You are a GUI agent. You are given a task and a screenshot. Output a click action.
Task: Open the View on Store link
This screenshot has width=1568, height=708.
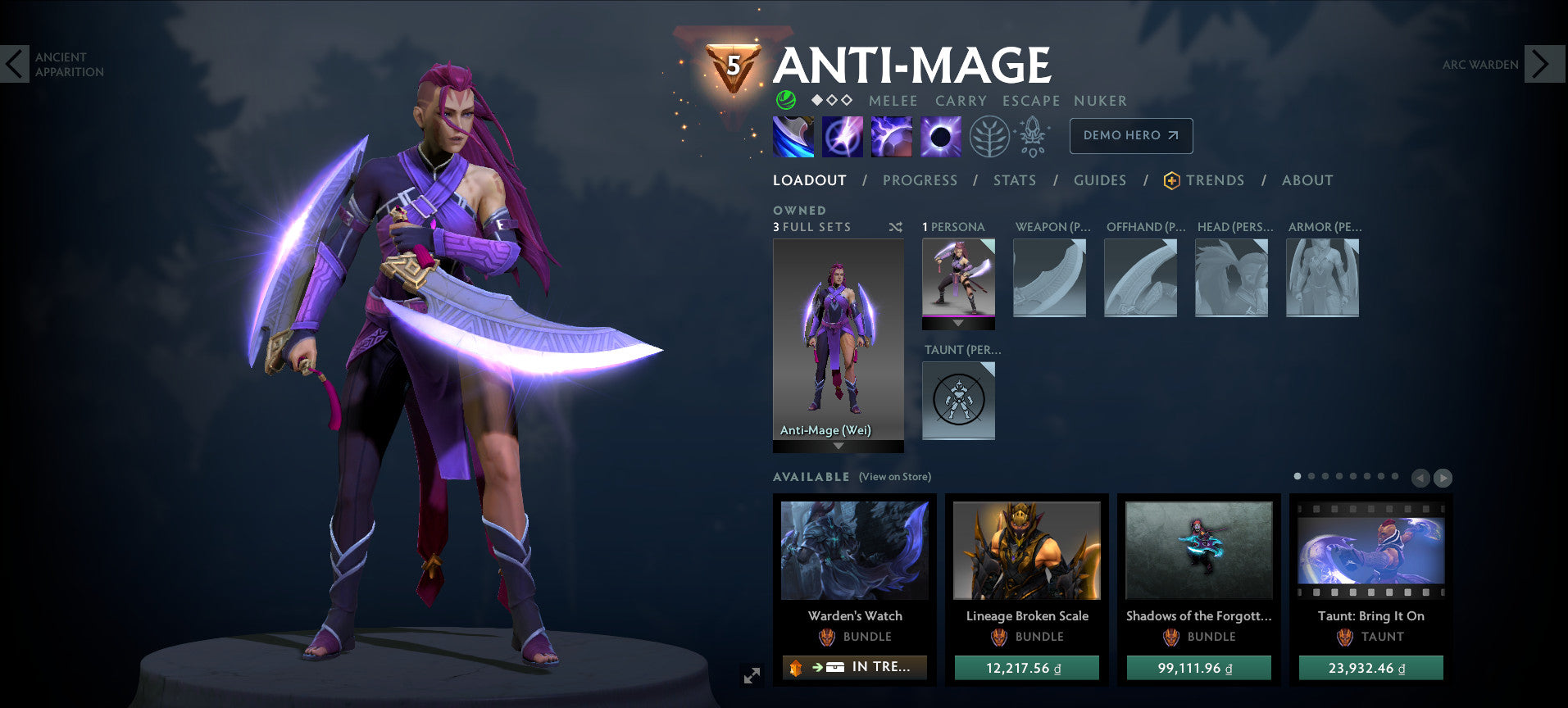click(x=893, y=476)
